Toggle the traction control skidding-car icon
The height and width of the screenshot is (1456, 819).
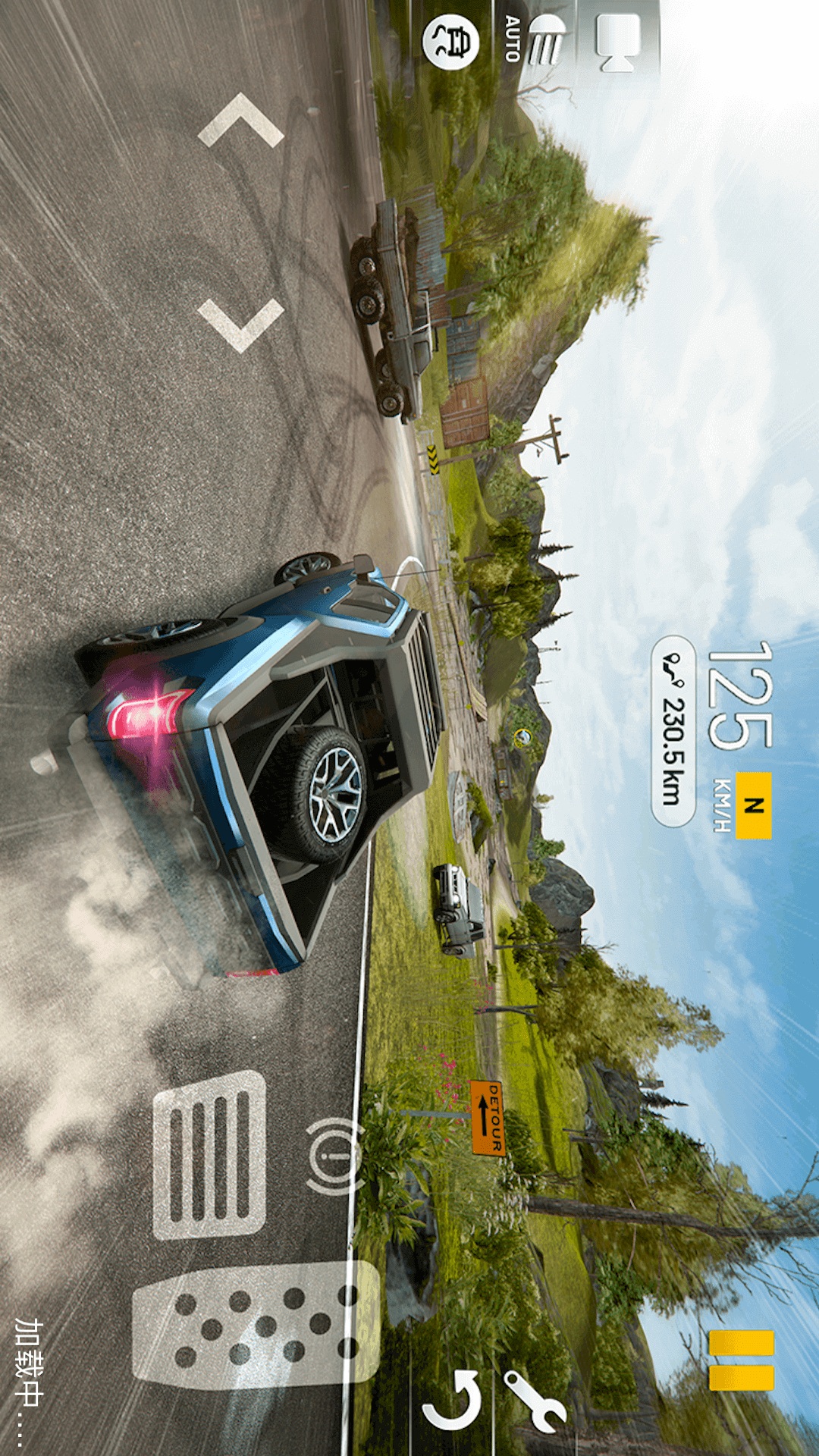click(x=451, y=42)
